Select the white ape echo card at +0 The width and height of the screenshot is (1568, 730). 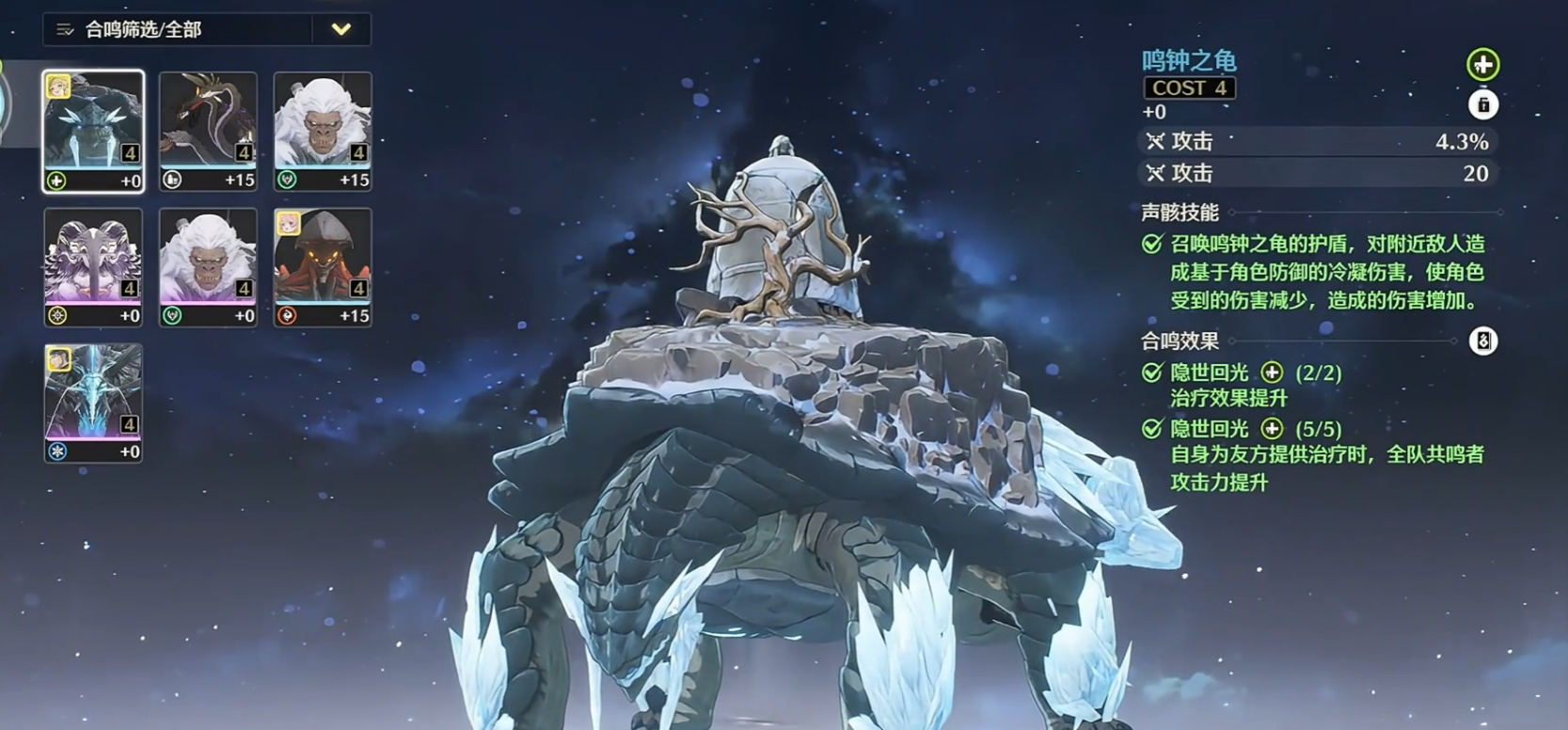pyautogui.click(x=208, y=267)
